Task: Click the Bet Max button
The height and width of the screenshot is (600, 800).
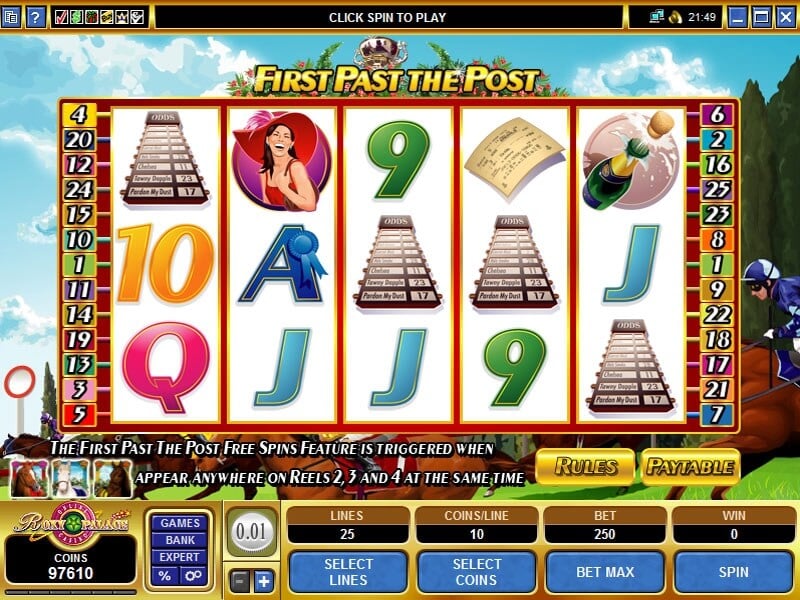Action: [605, 571]
